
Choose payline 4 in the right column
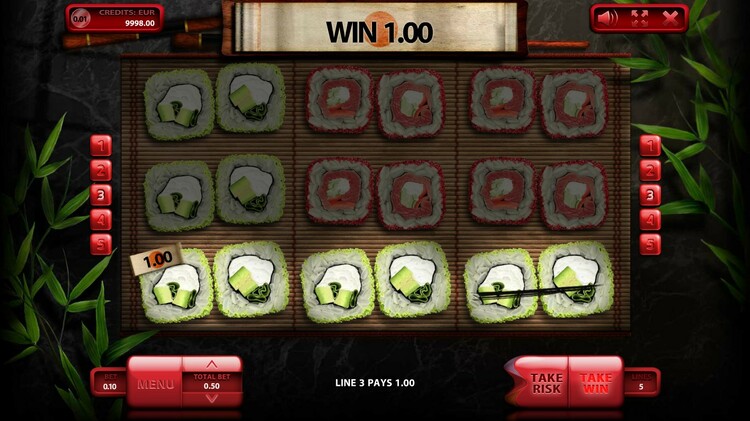pos(650,219)
